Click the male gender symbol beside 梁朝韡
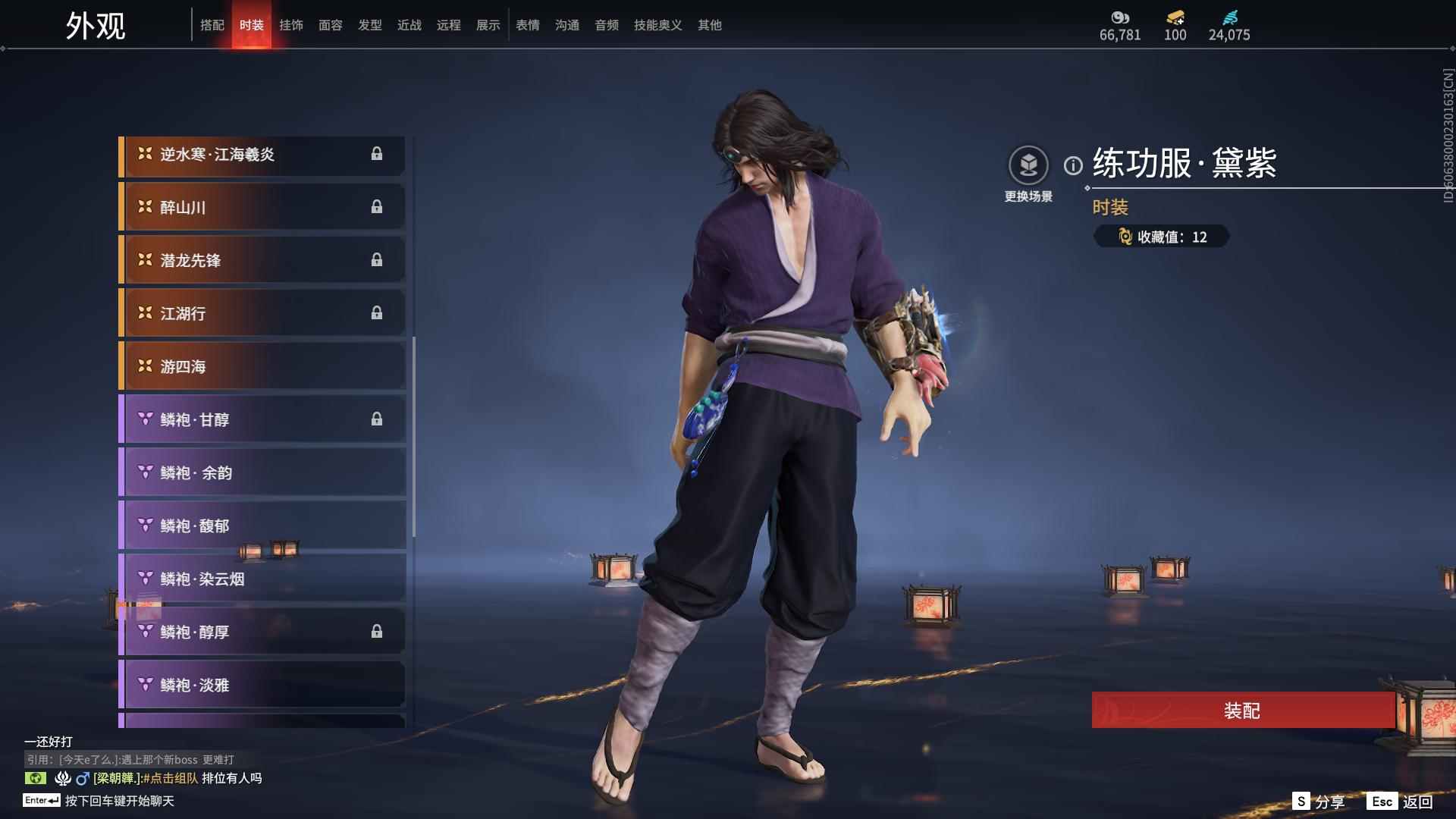Viewport: 1456px width, 819px height. (80, 778)
